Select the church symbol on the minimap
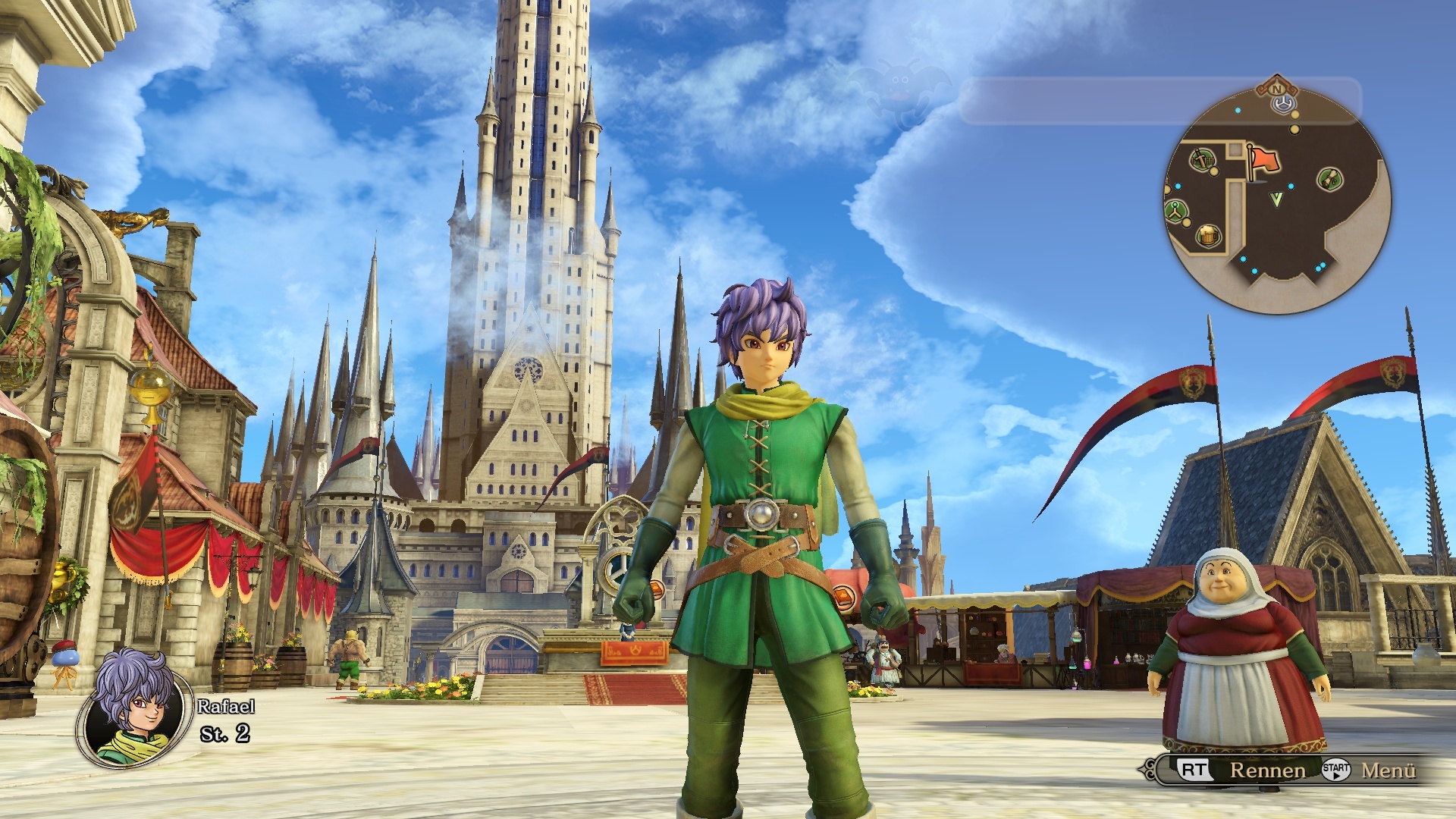The image size is (1456, 819). [x=1174, y=210]
